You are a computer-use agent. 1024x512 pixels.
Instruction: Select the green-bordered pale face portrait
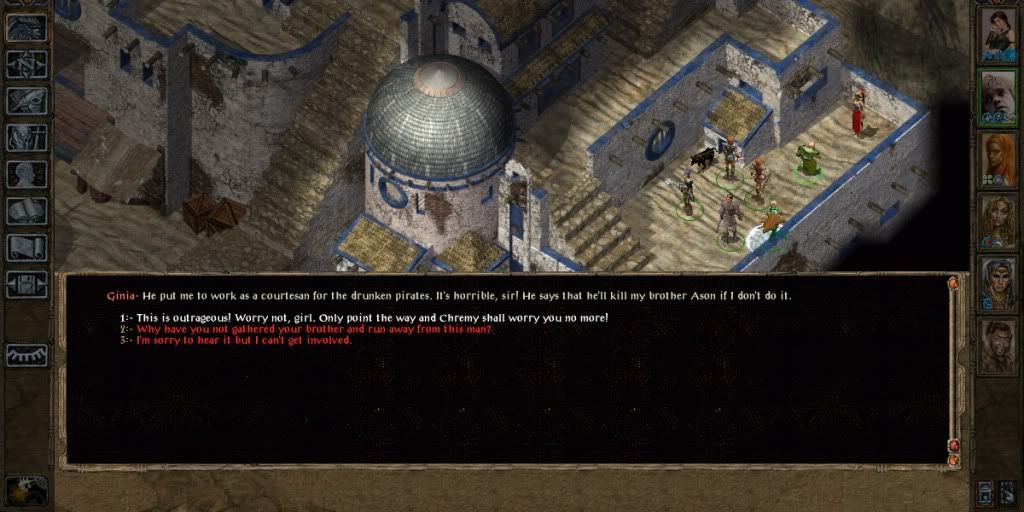(997, 97)
